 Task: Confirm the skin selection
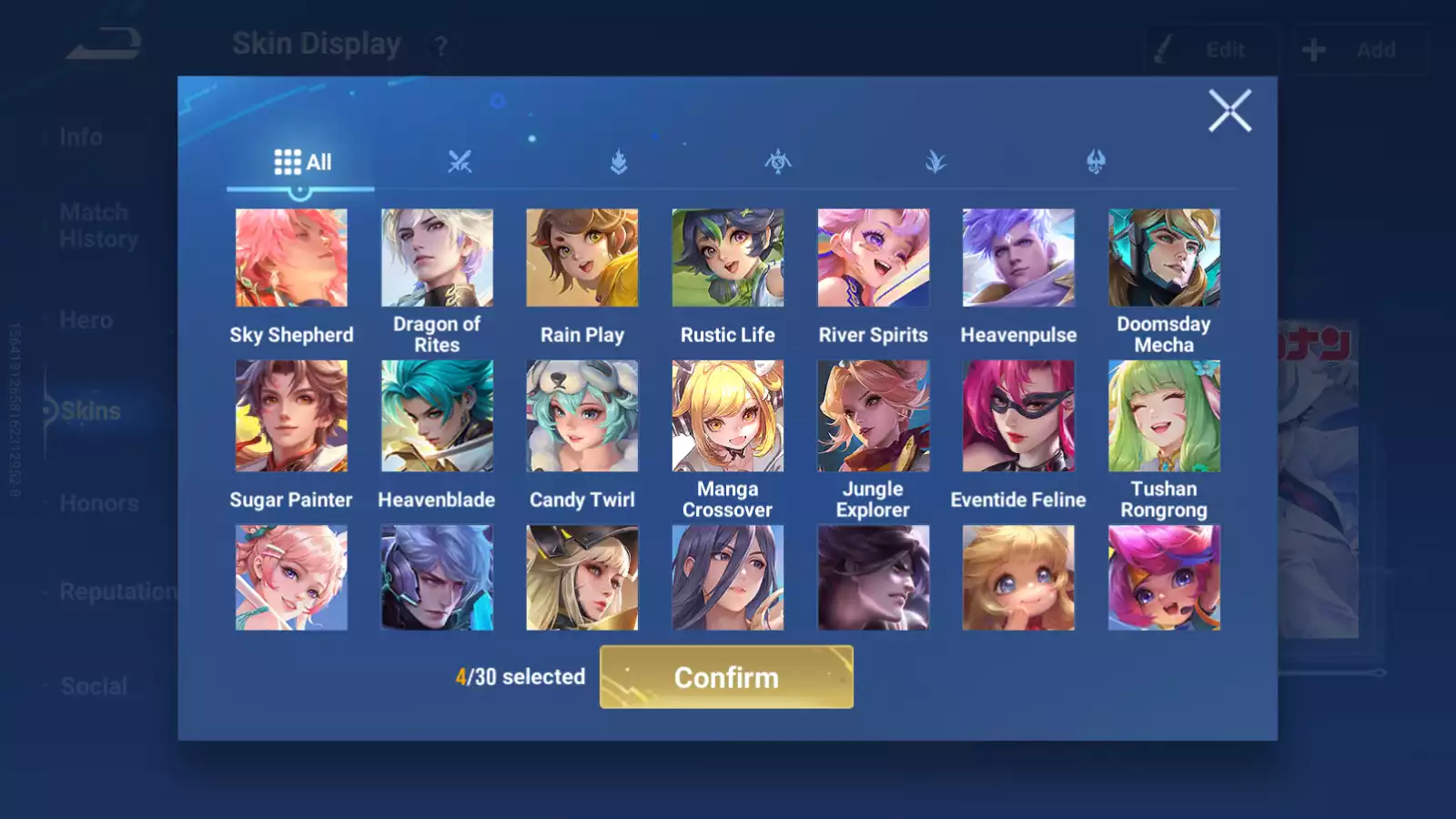tap(726, 677)
